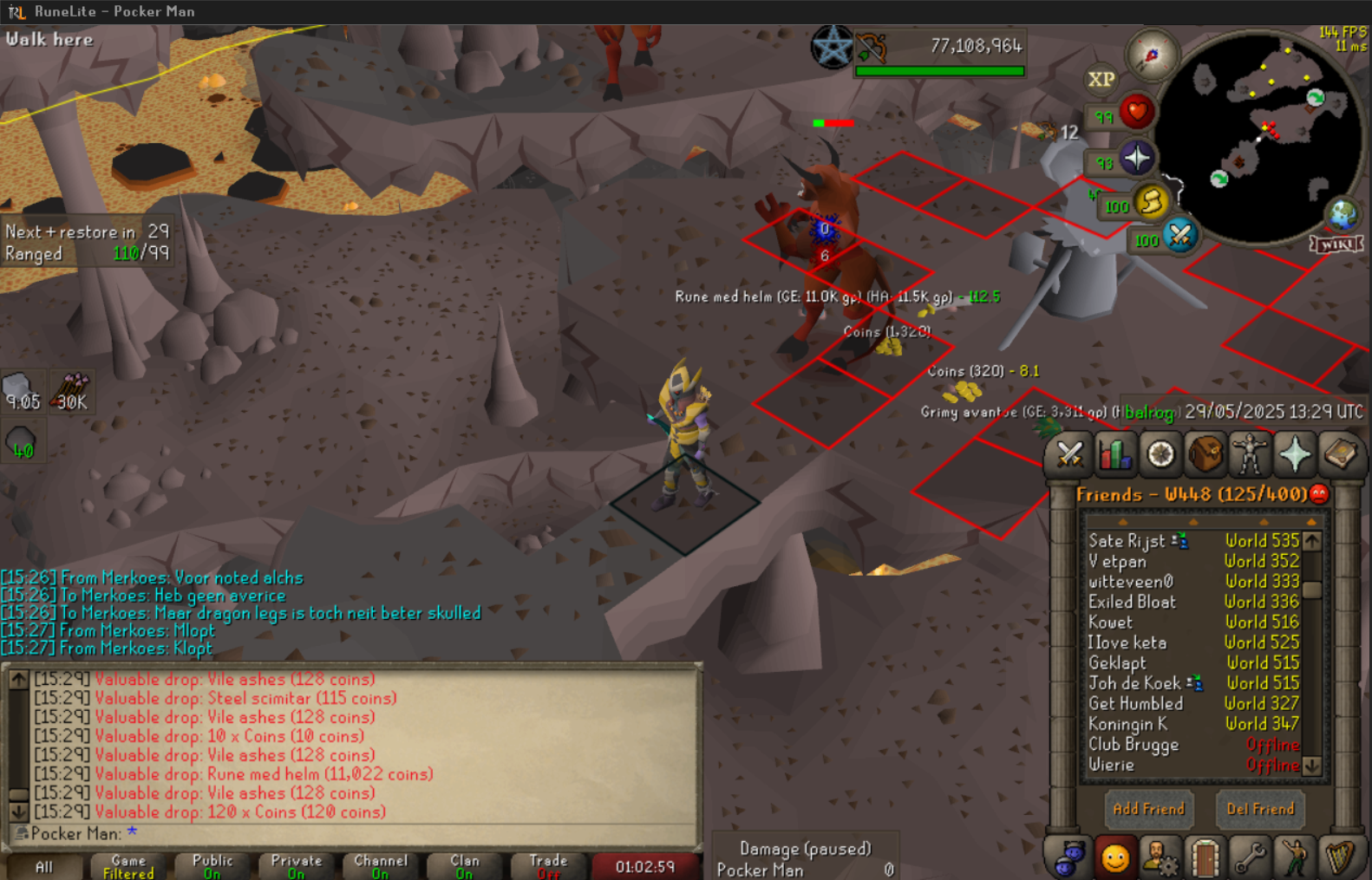Toggle the Private chat filter
Image resolution: width=1372 pixels, height=880 pixels.
[x=296, y=866]
